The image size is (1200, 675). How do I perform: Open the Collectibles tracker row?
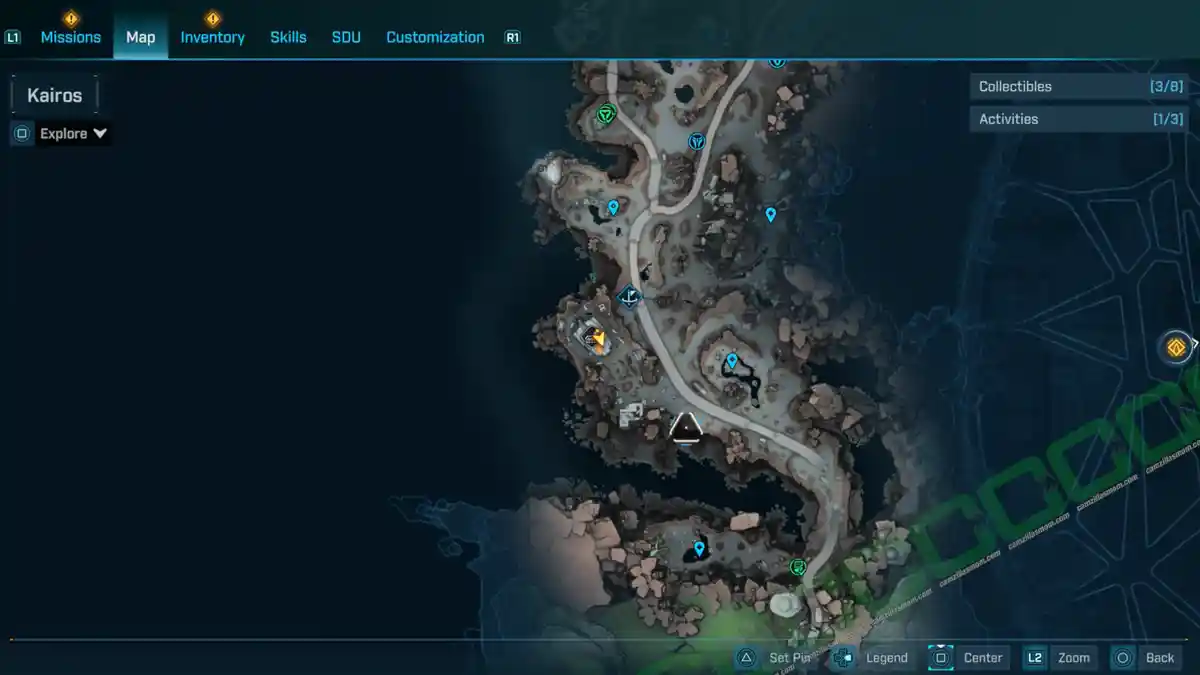tap(1079, 87)
